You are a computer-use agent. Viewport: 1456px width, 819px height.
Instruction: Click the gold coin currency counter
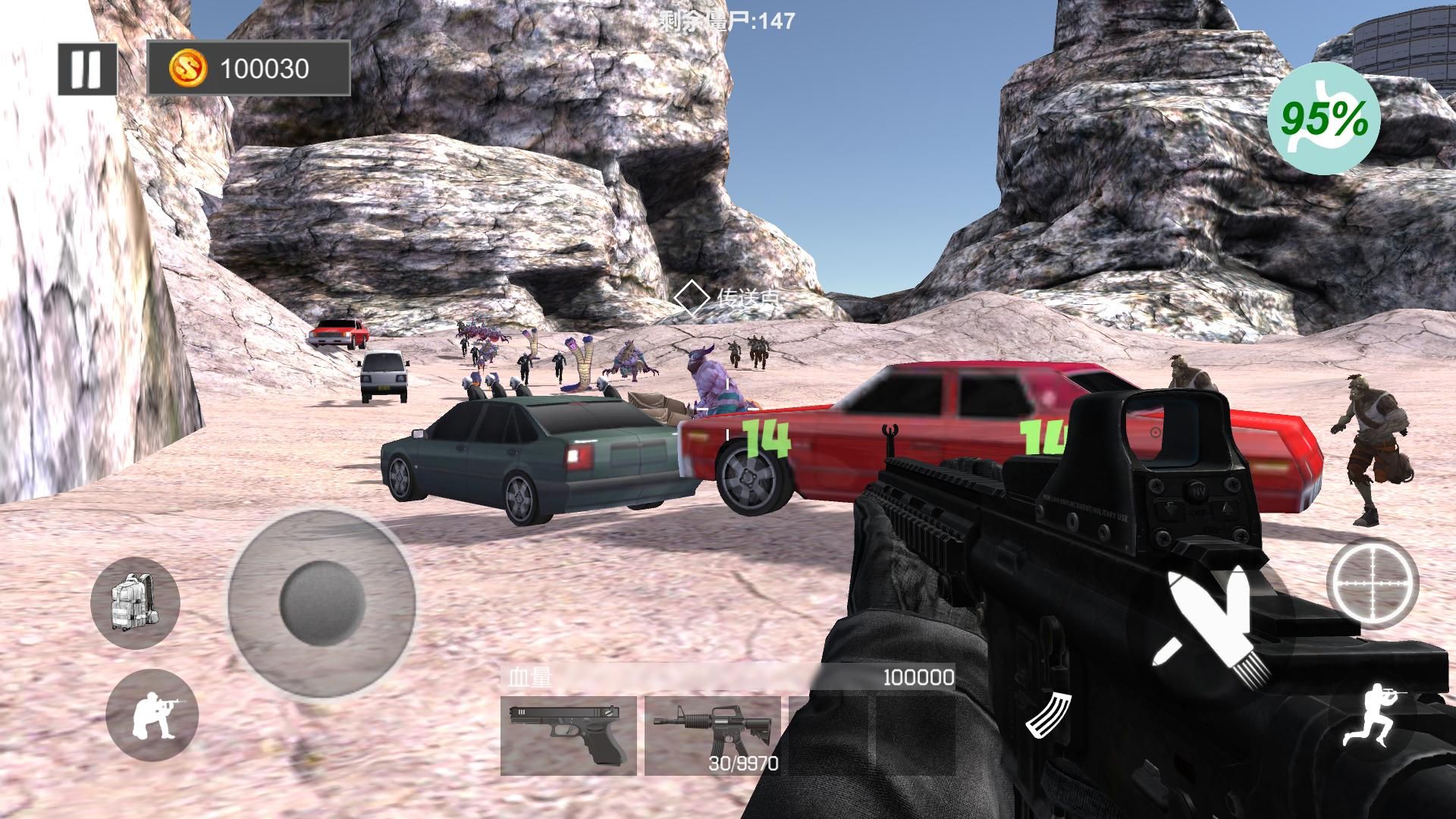[x=248, y=69]
